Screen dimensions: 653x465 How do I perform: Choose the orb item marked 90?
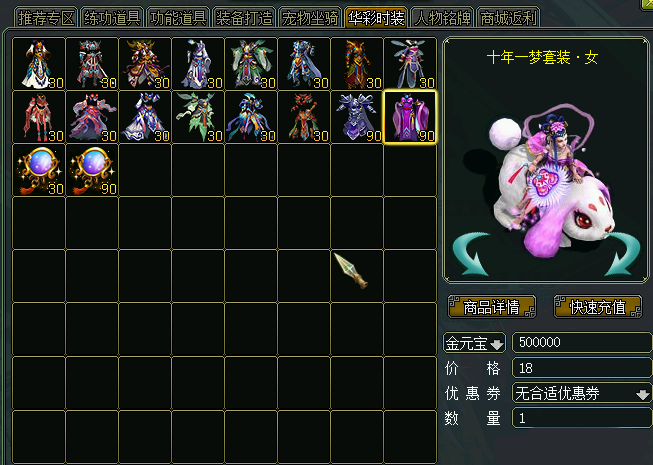click(92, 171)
